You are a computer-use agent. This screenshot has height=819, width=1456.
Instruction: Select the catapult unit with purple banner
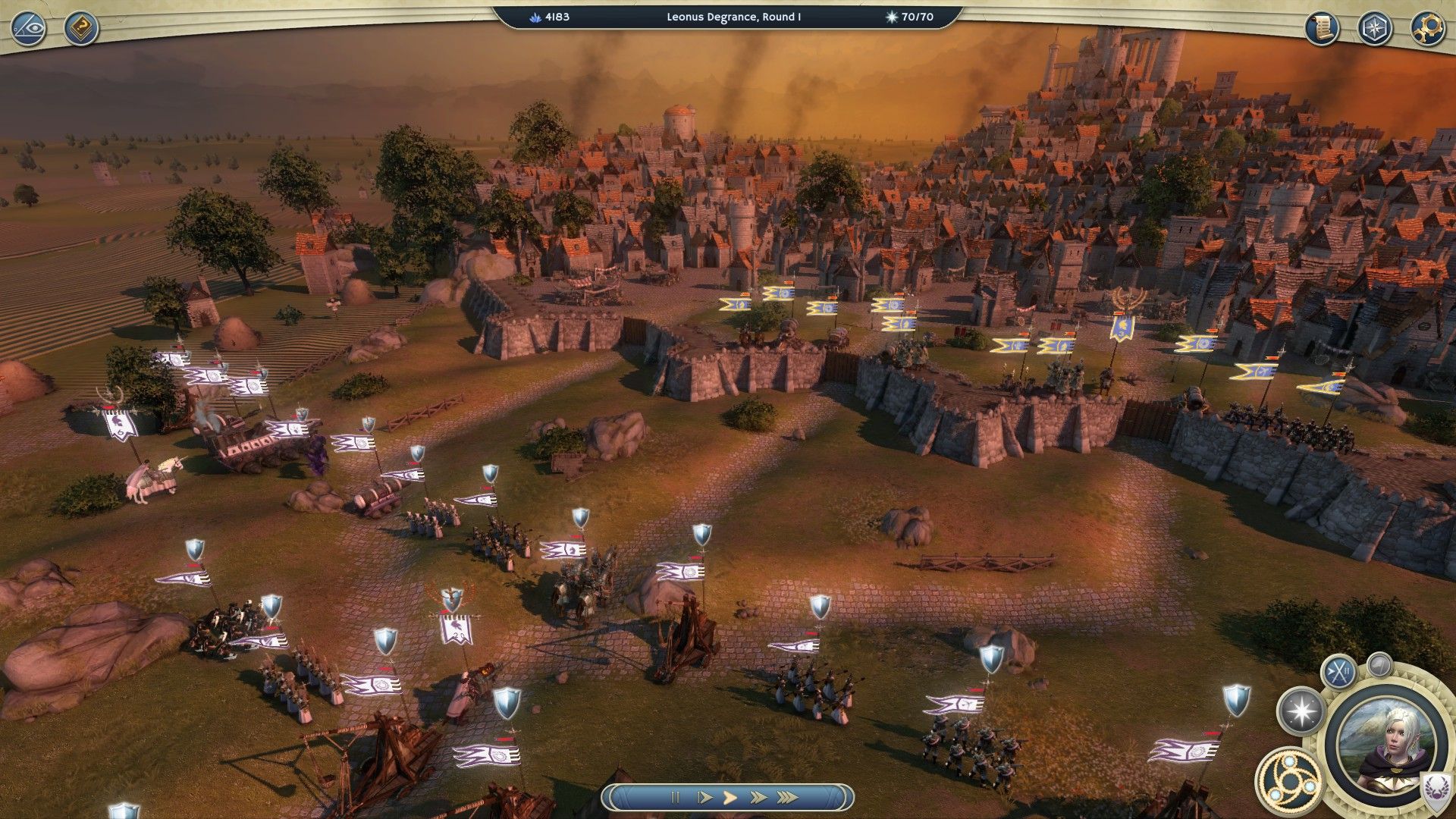687,637
